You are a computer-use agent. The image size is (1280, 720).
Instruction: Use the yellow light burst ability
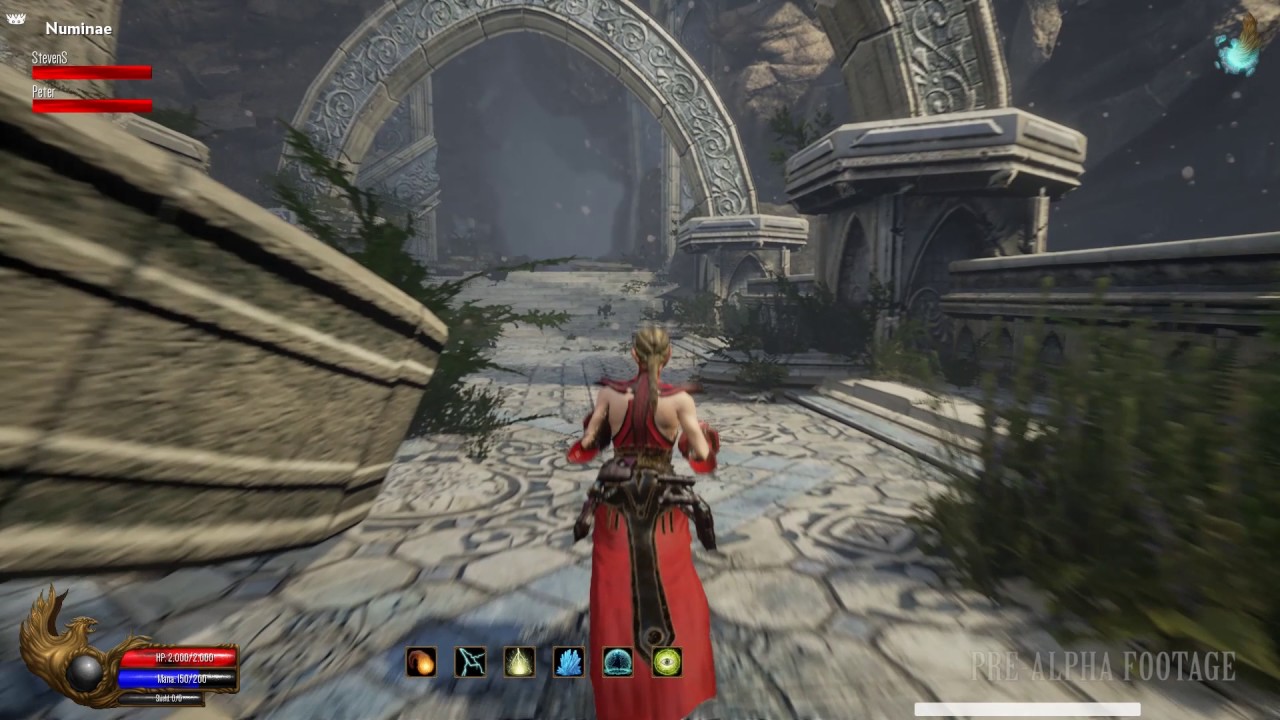[x=519, y=662]
